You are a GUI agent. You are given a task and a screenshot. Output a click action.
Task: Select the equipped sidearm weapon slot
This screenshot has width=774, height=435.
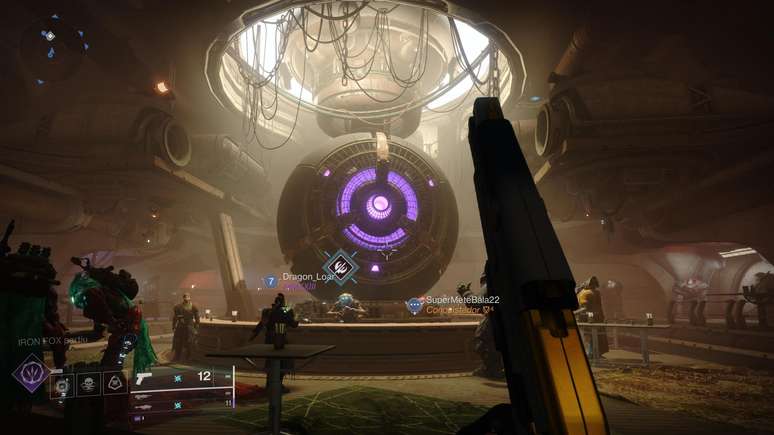point(182,378)
